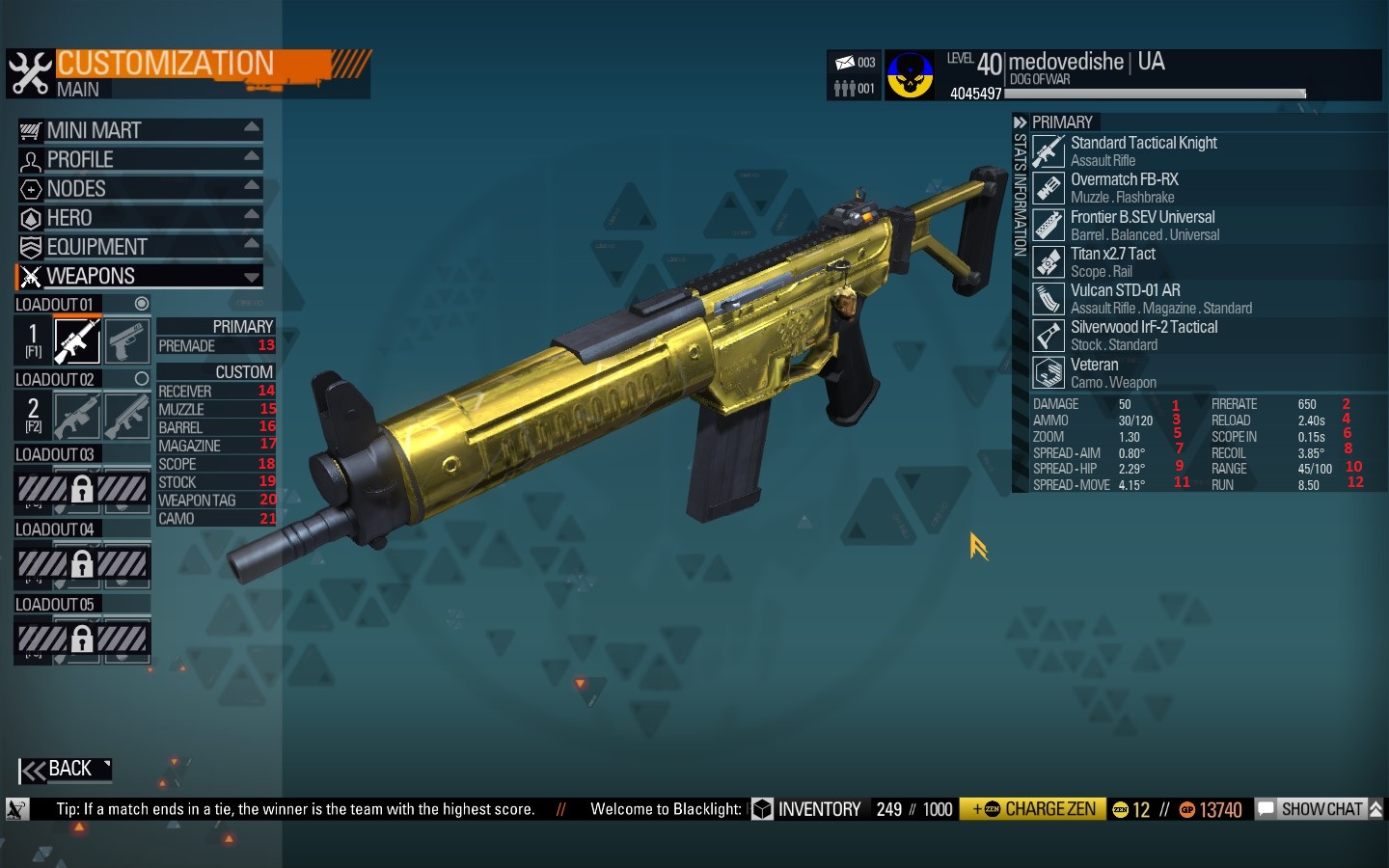Select the Stock customization option
The image size is (1389, 868).
[x=215, y=482]
